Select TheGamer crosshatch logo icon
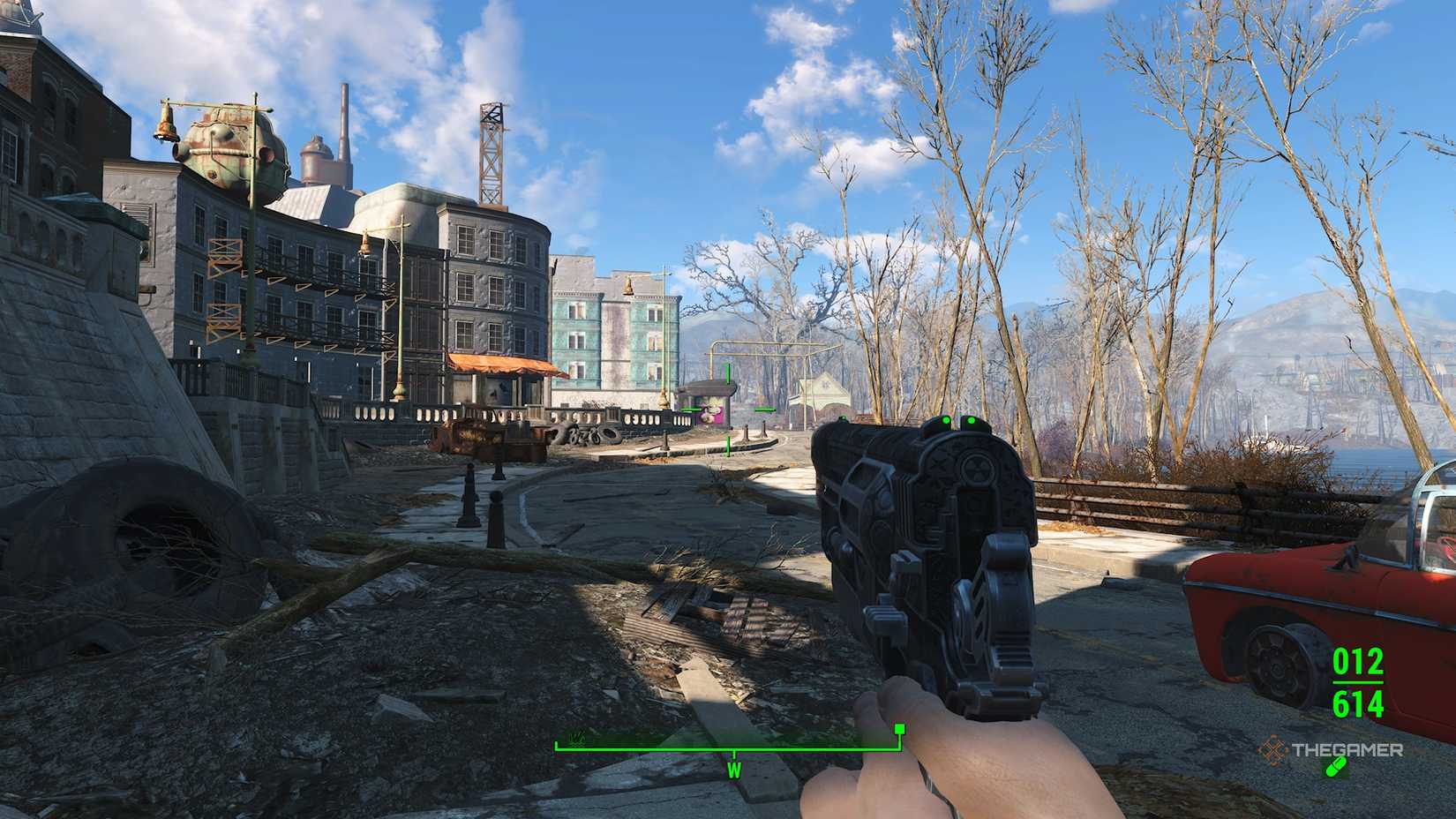 pos(1274,751)
